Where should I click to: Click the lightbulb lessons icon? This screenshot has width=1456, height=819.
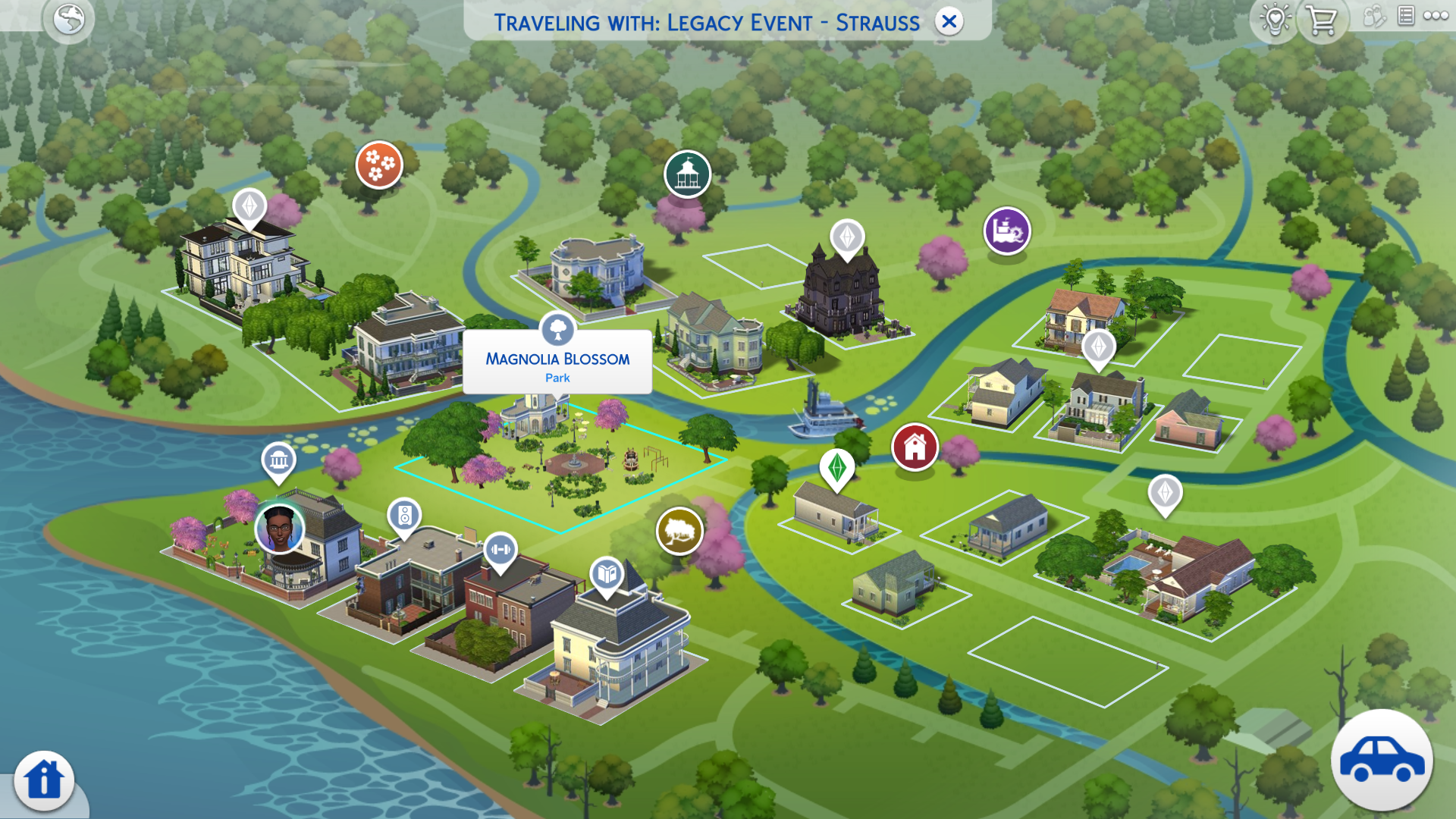1275,19
